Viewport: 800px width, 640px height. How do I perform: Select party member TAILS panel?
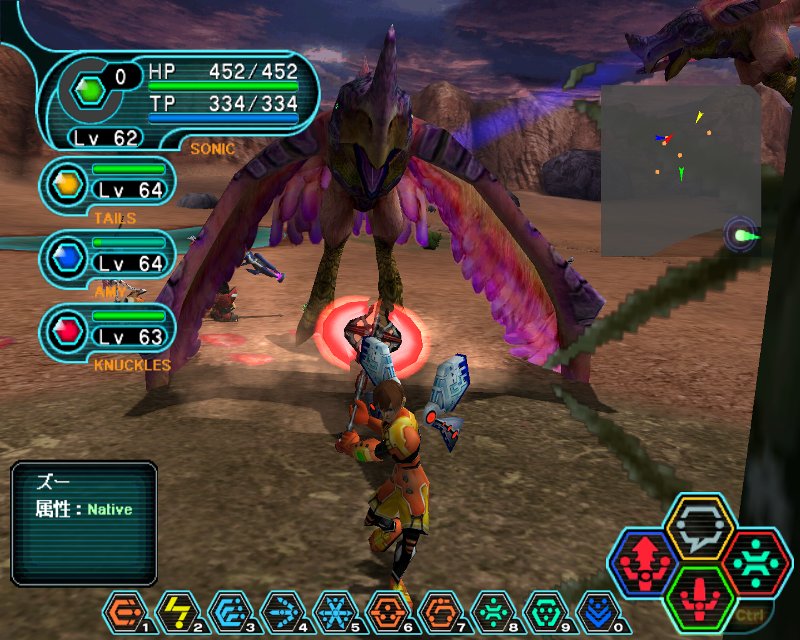point(110,183)
